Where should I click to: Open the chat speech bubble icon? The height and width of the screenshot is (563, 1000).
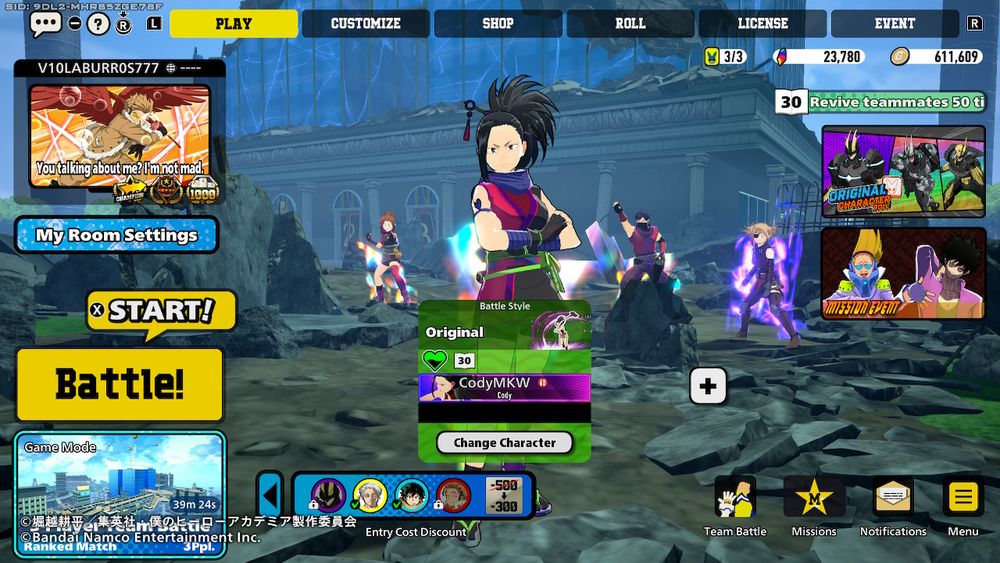[x=45, y=24]
